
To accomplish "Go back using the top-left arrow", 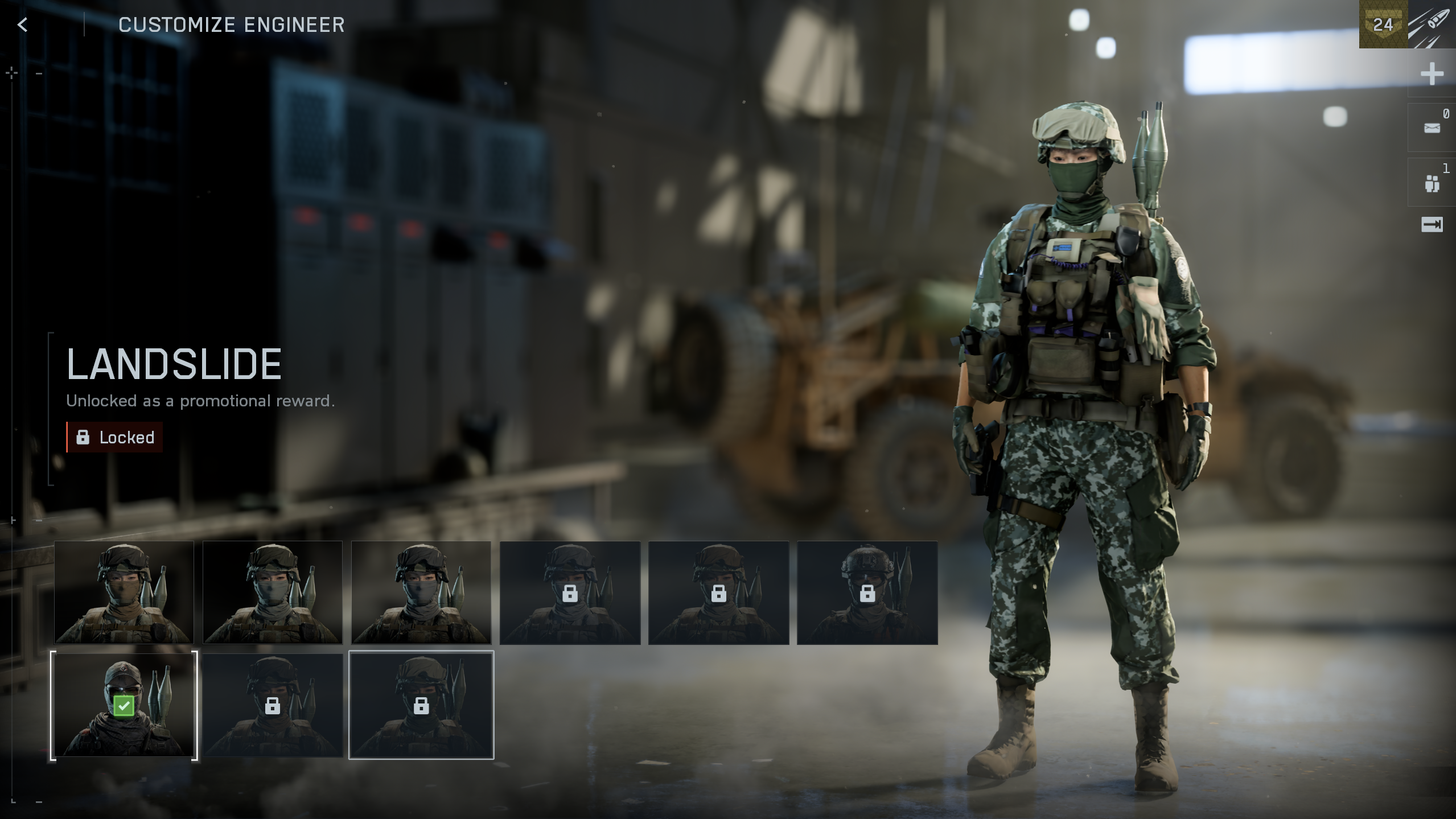I will [23, 24].
